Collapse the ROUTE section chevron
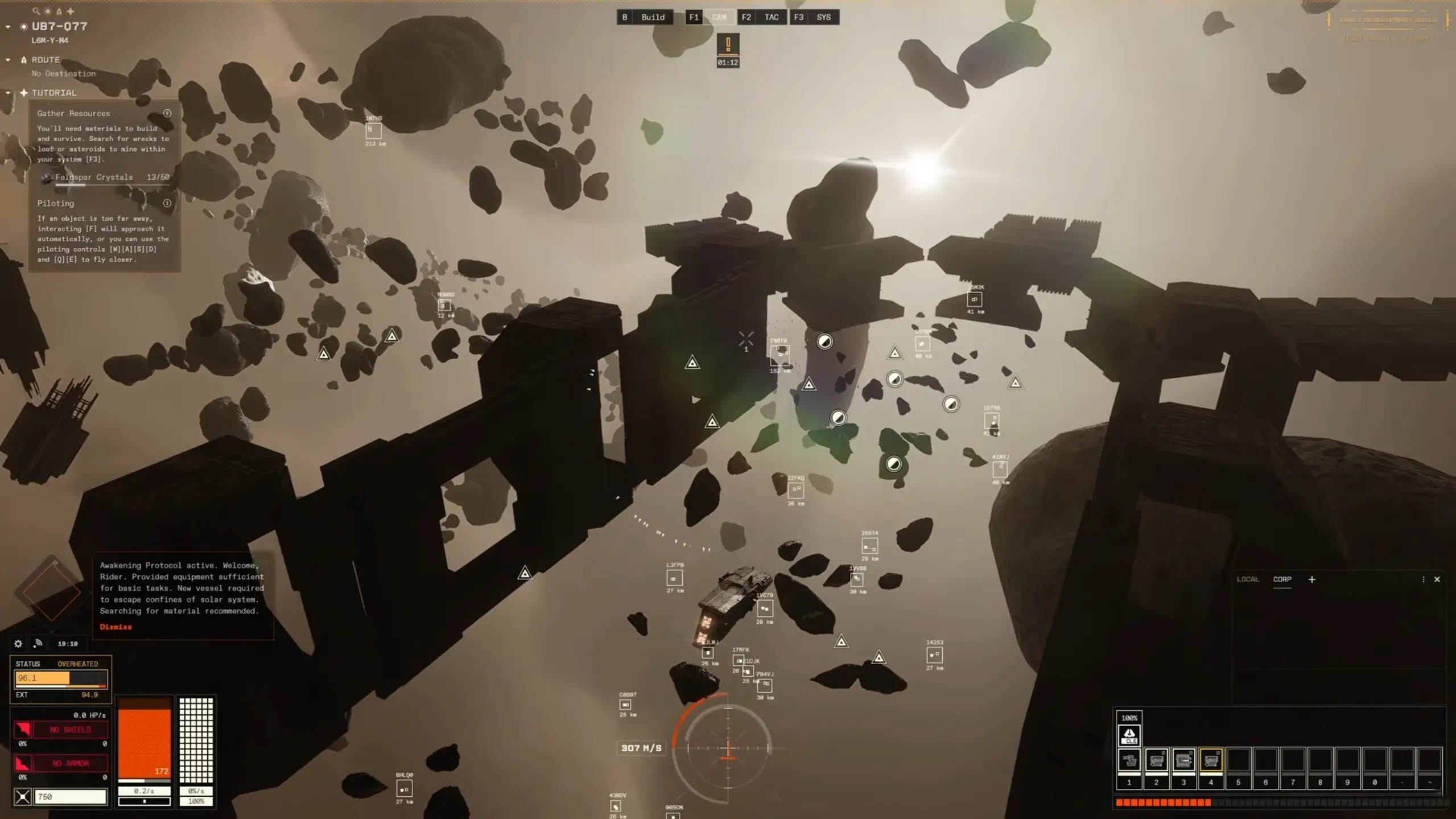 click(x=8, y=59)
